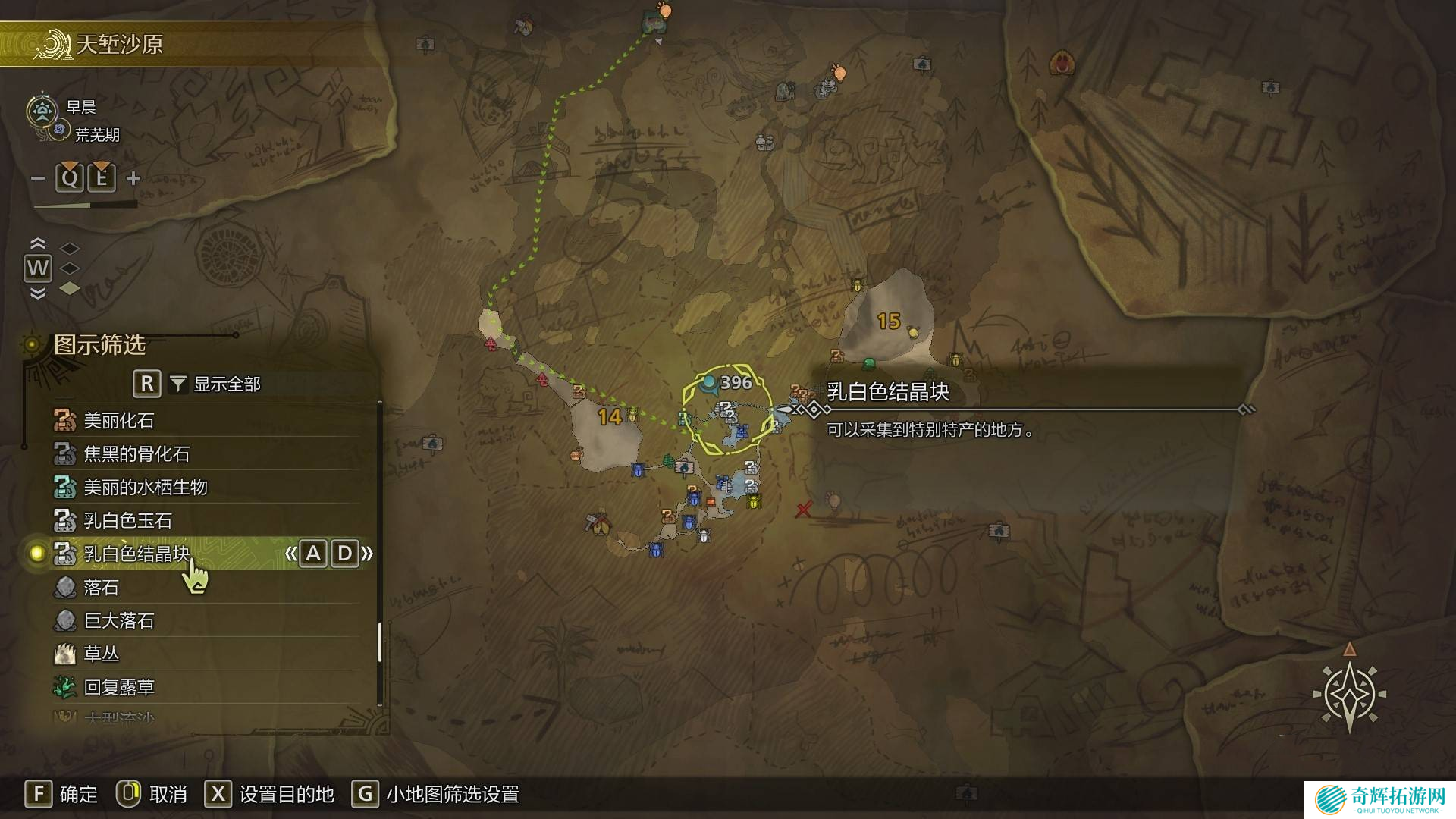Filter map by 美丽的水栖生物

[145, 487]
